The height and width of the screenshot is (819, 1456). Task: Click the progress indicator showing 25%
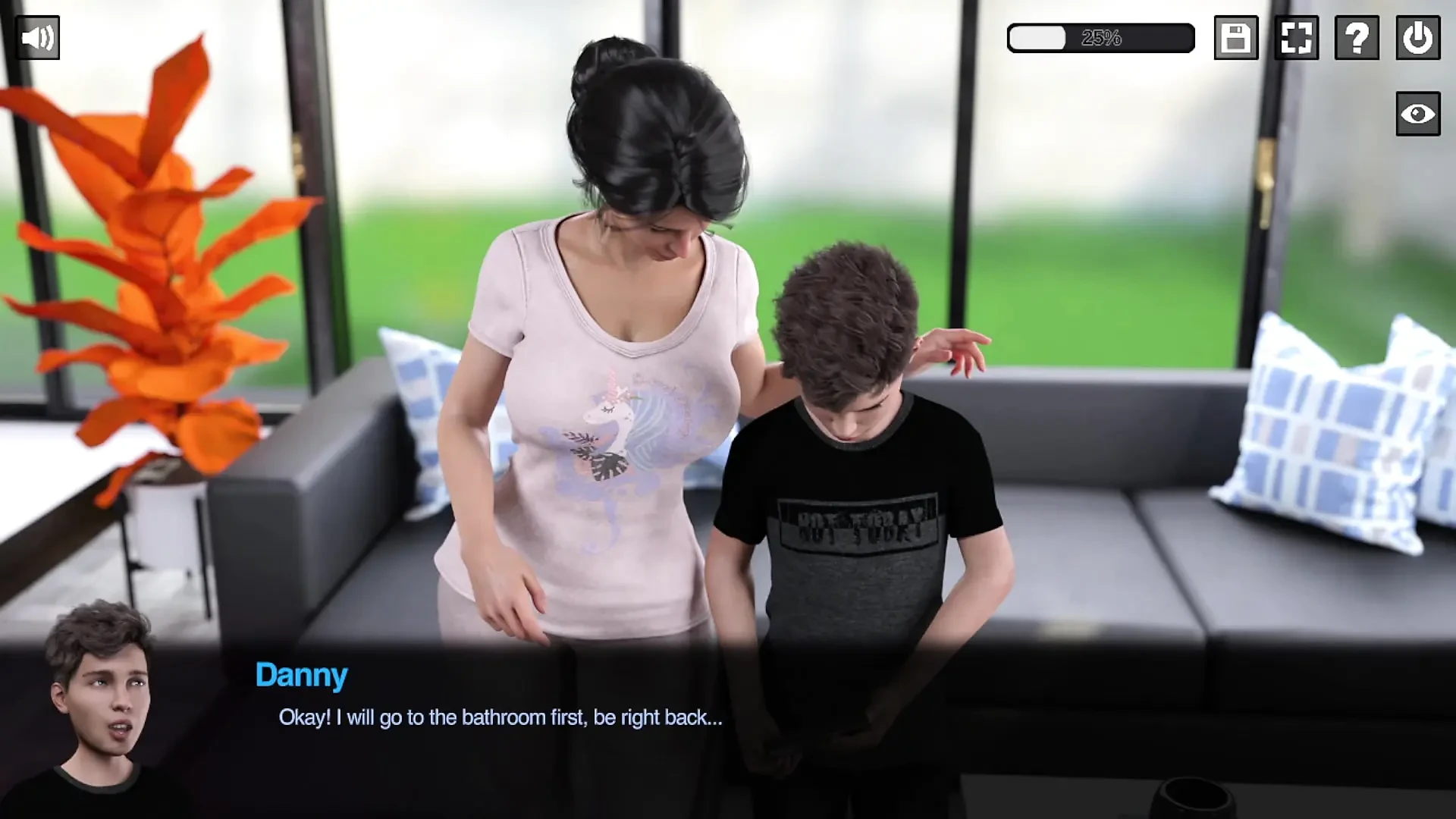(x=1100, y=36)
